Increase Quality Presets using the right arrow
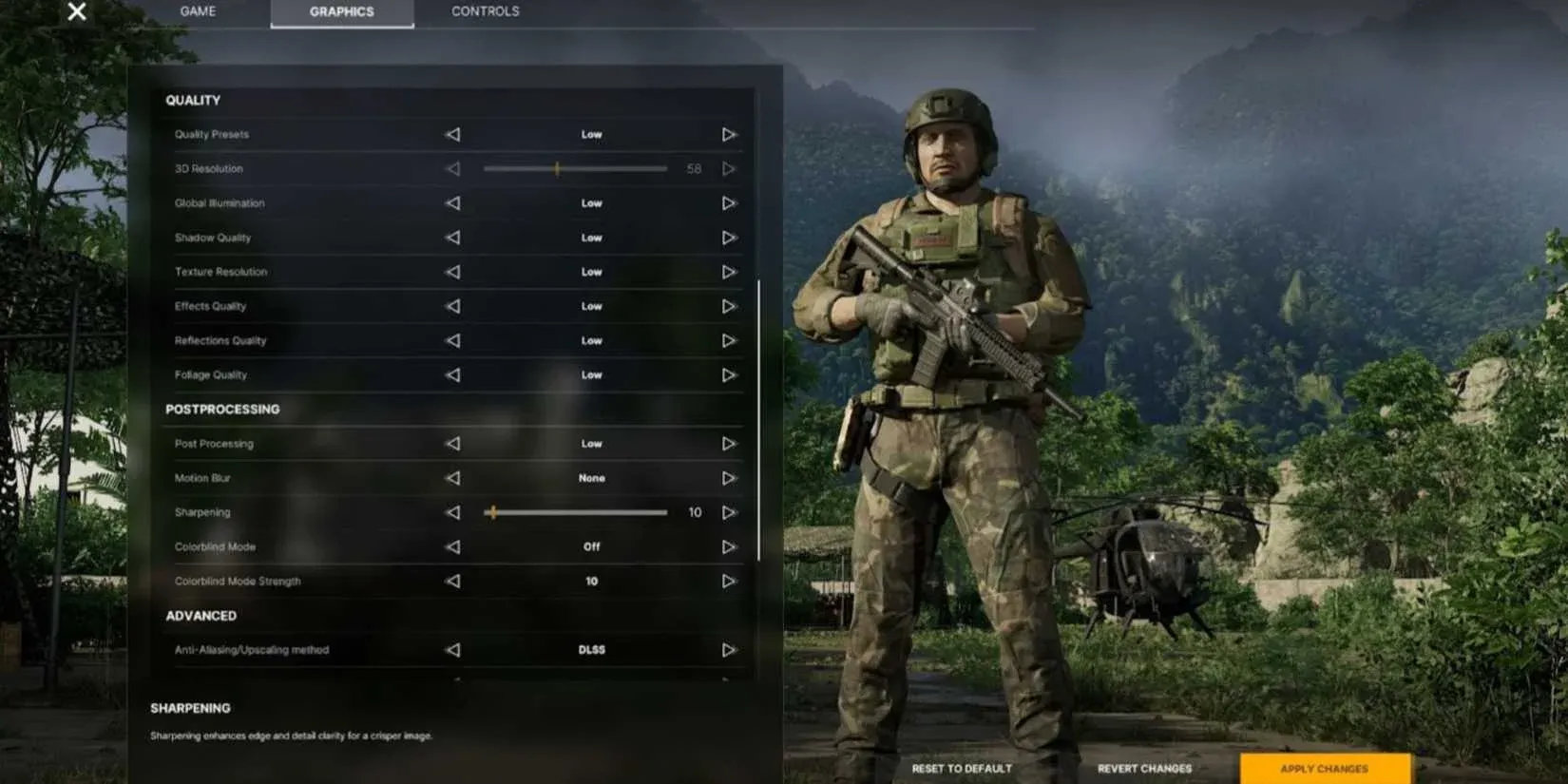The image size is (1568, 784). 729,134
